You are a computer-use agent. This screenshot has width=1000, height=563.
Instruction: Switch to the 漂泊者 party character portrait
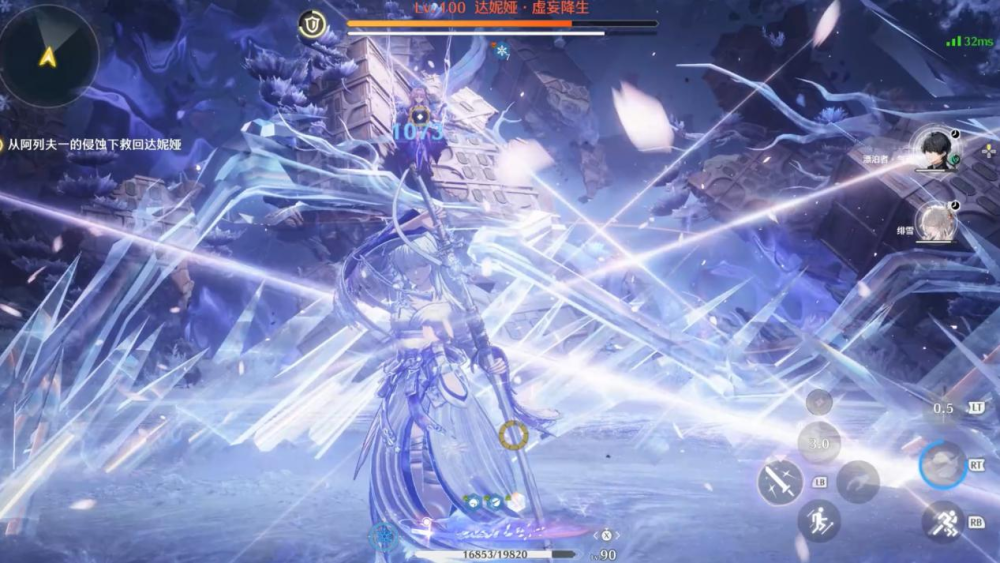[936, 153]
